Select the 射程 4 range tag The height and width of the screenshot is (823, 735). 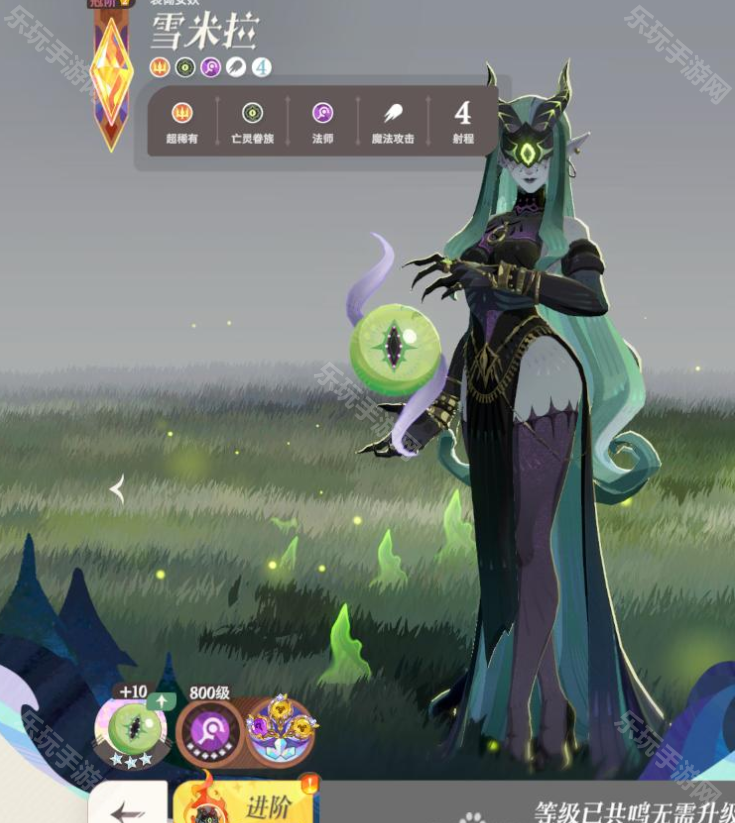click(462, 122)
